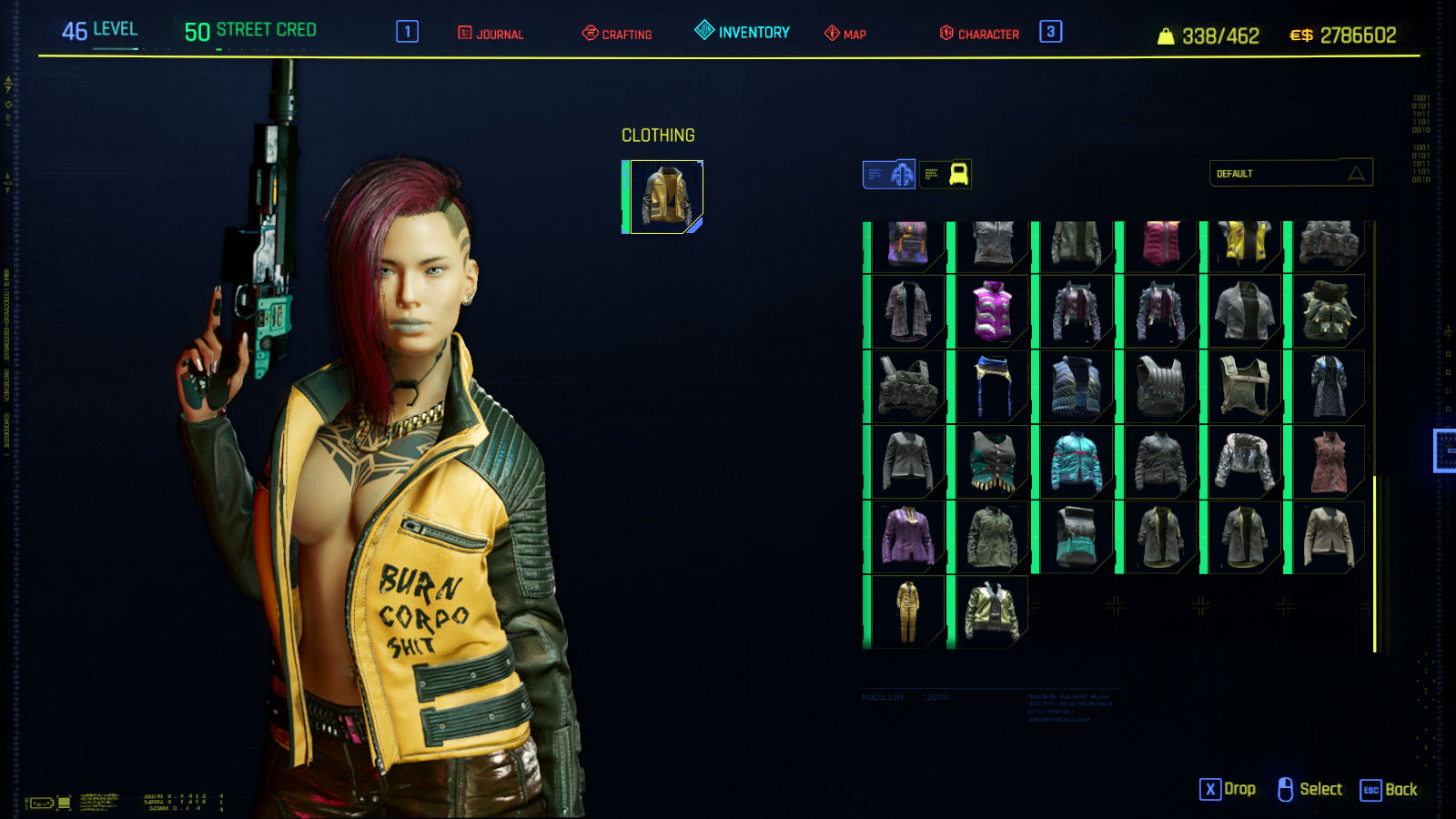
Task: Switch to the yellow icon filter tab
Action: pyautogui.click(x=945, y=174)
